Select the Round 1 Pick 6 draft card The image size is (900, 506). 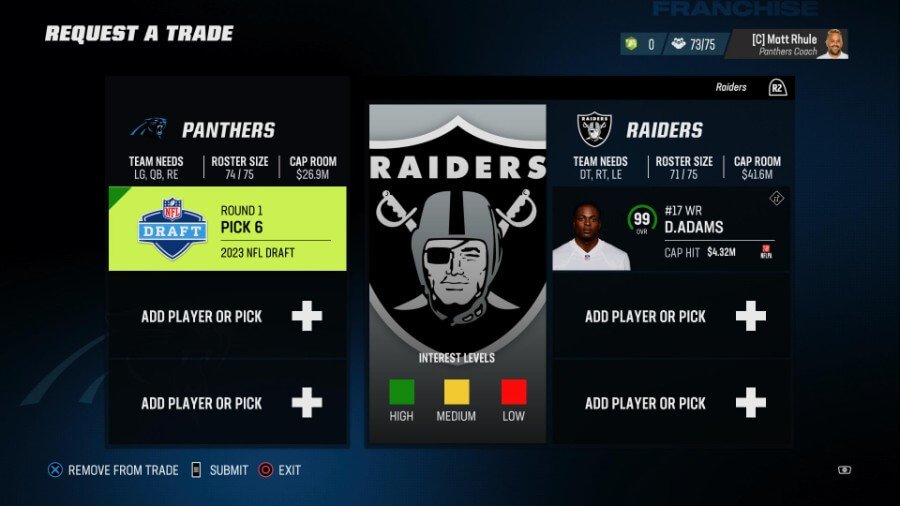pos(228,228)
